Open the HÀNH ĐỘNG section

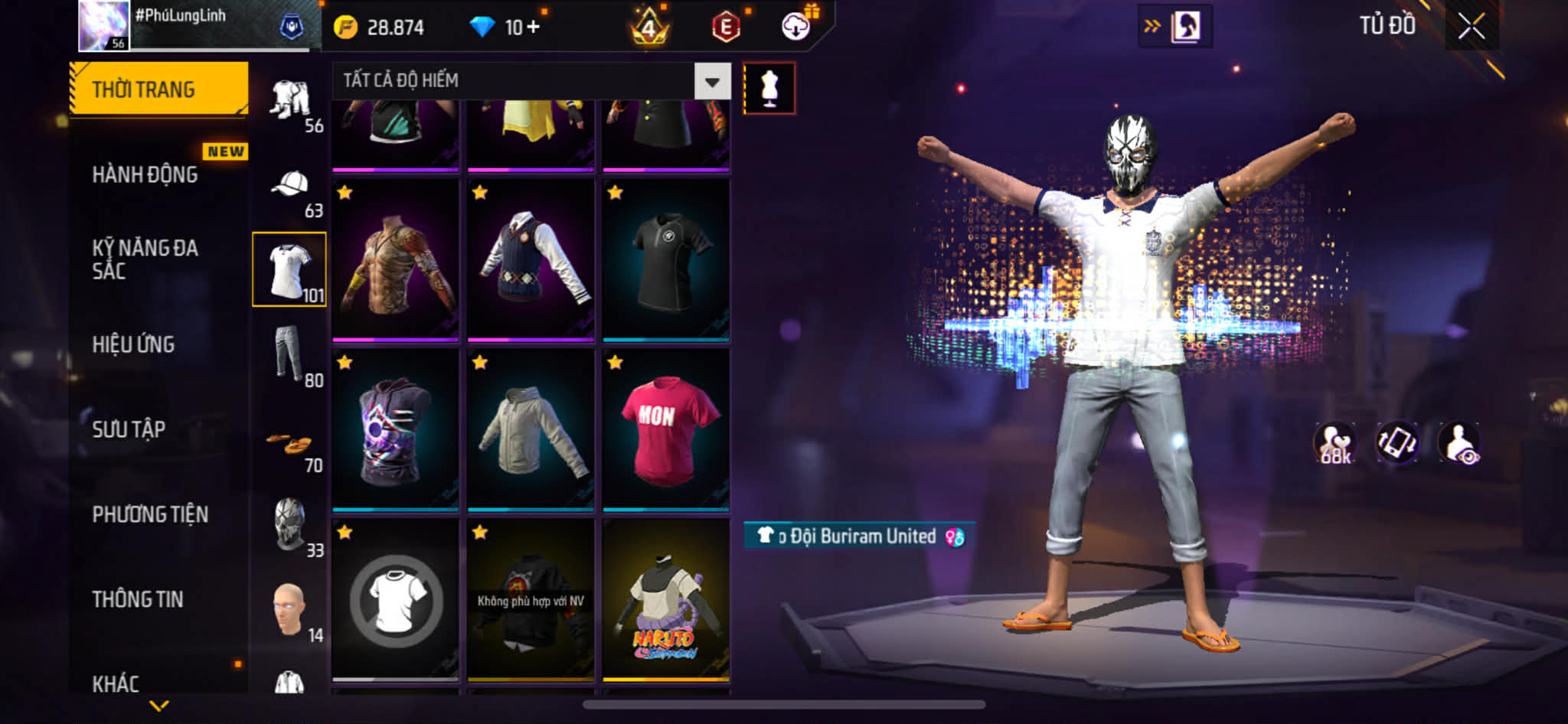click(145, 174)
